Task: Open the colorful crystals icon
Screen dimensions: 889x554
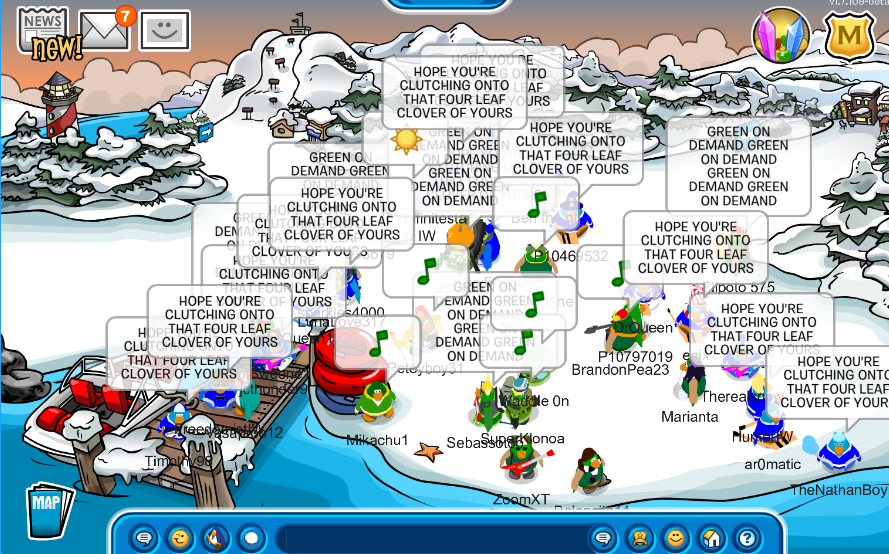Action: [780, 34]
